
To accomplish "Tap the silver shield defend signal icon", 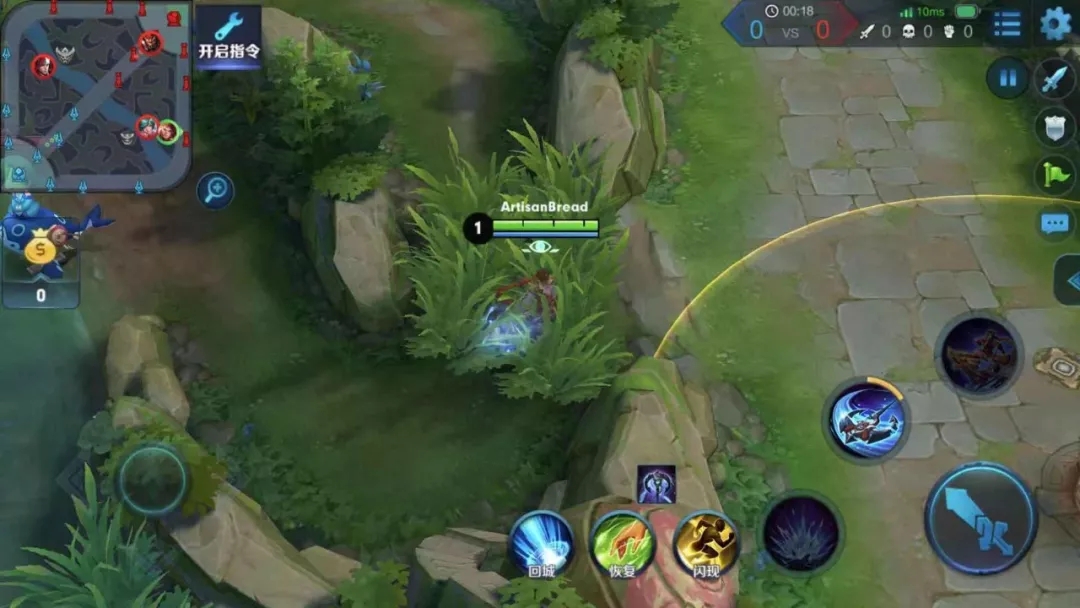I will pyautogui.click(x=1055, y=127).
